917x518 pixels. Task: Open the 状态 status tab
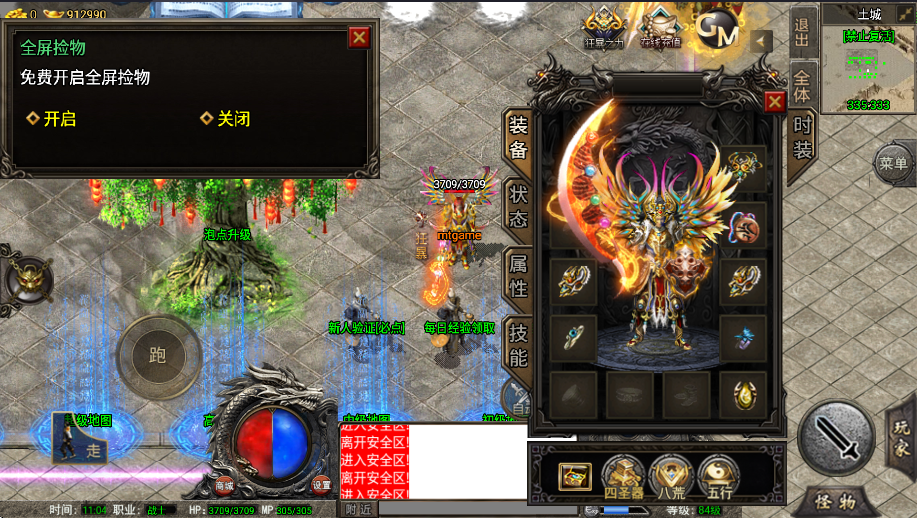click(x=518, y=205)
